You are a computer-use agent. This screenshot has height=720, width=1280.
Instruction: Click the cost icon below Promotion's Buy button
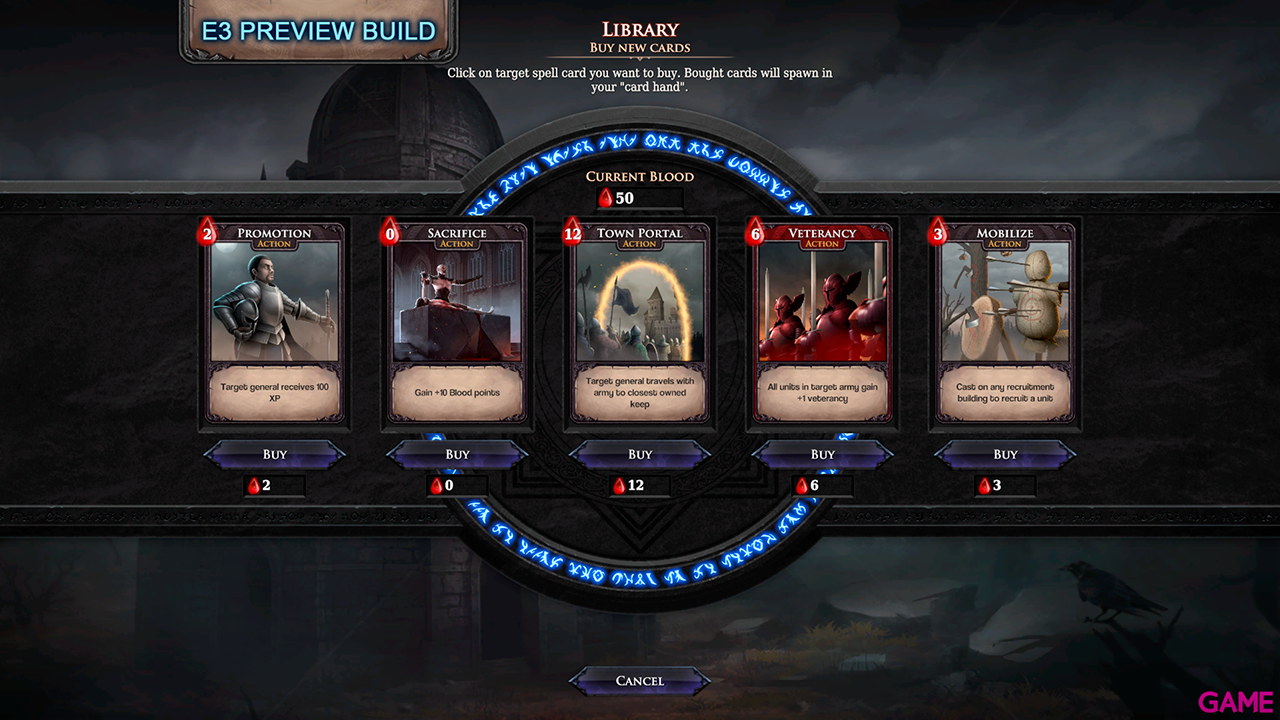[256, 486]
